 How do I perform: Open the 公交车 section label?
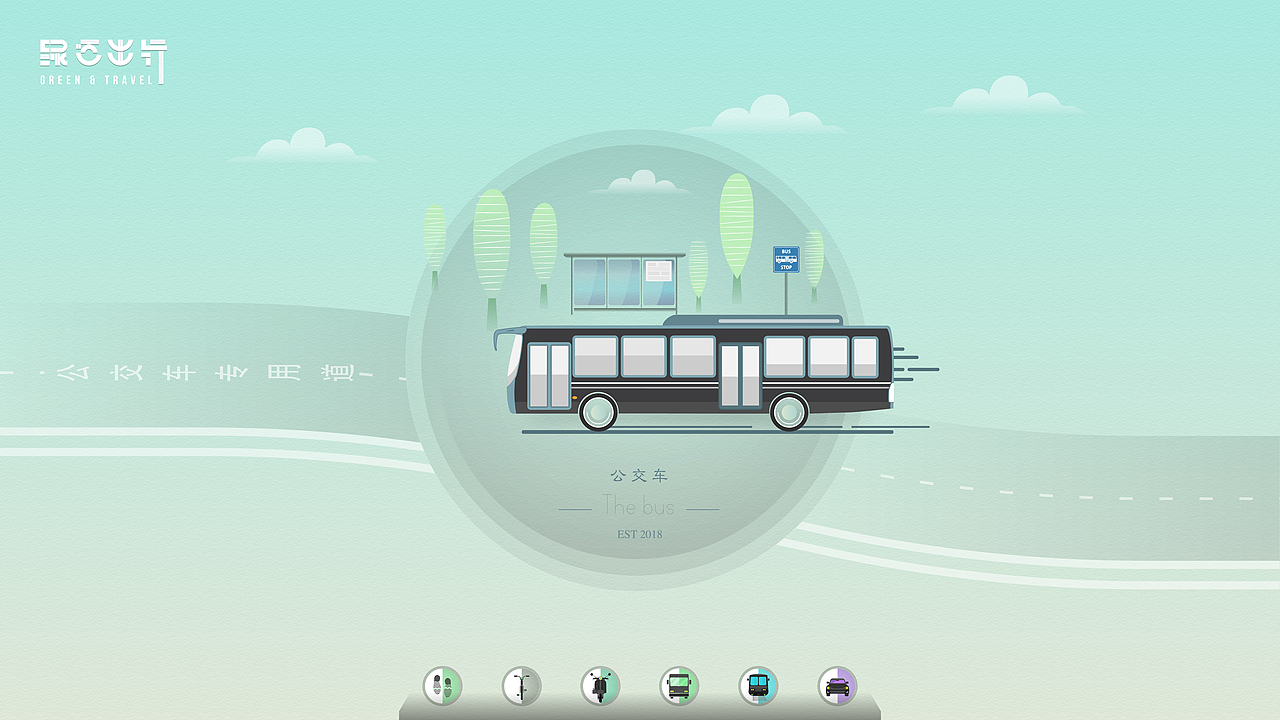tap(638, 477)
